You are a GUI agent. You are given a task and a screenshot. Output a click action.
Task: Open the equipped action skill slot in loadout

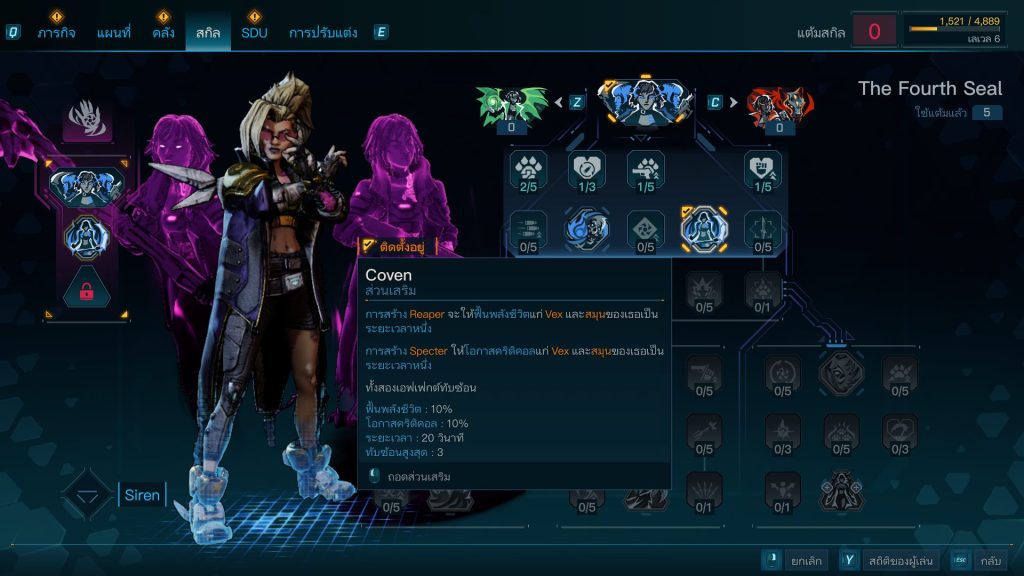click(x=86, y=185)
